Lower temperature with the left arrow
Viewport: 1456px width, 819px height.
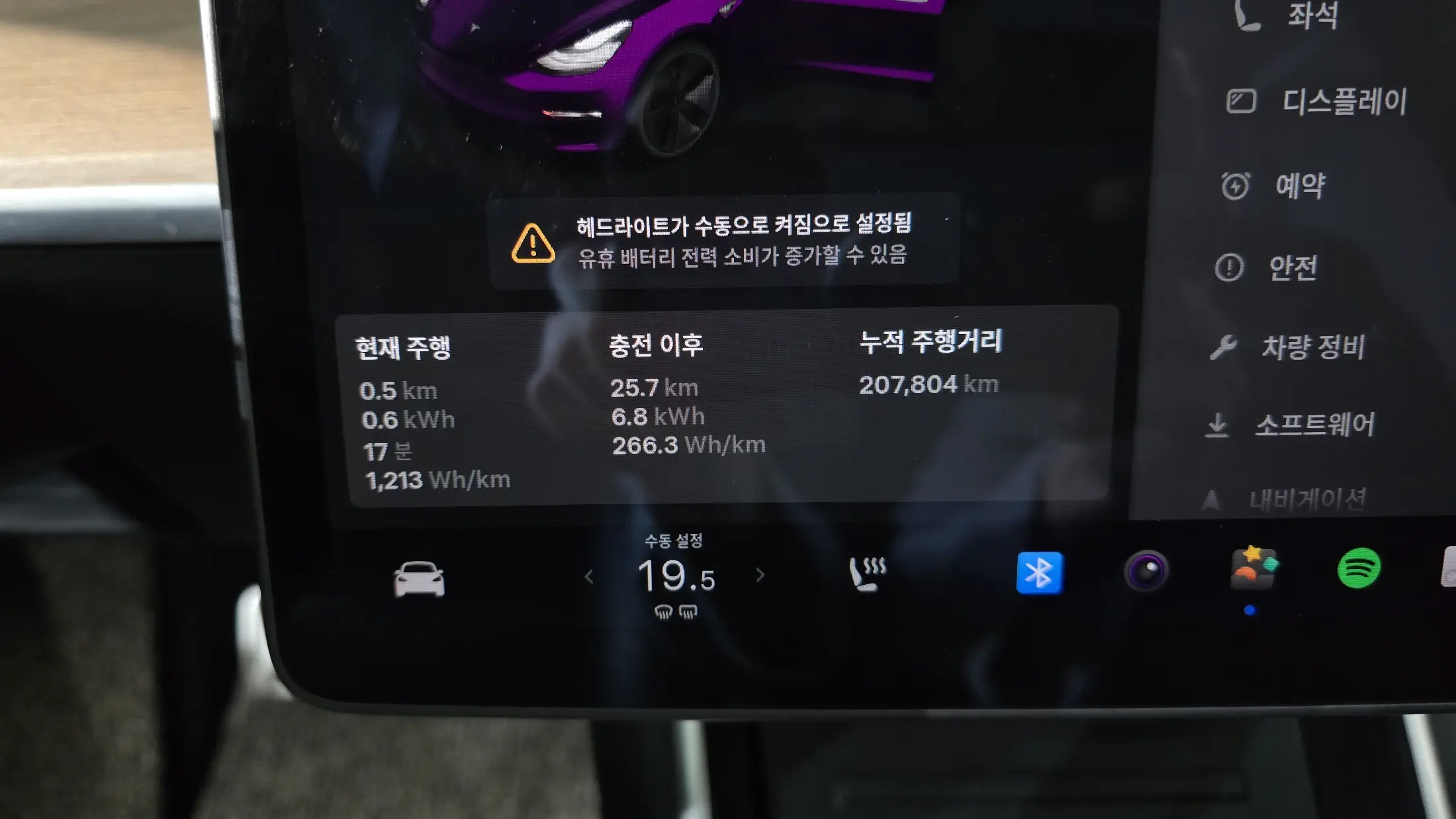(589, 578)
